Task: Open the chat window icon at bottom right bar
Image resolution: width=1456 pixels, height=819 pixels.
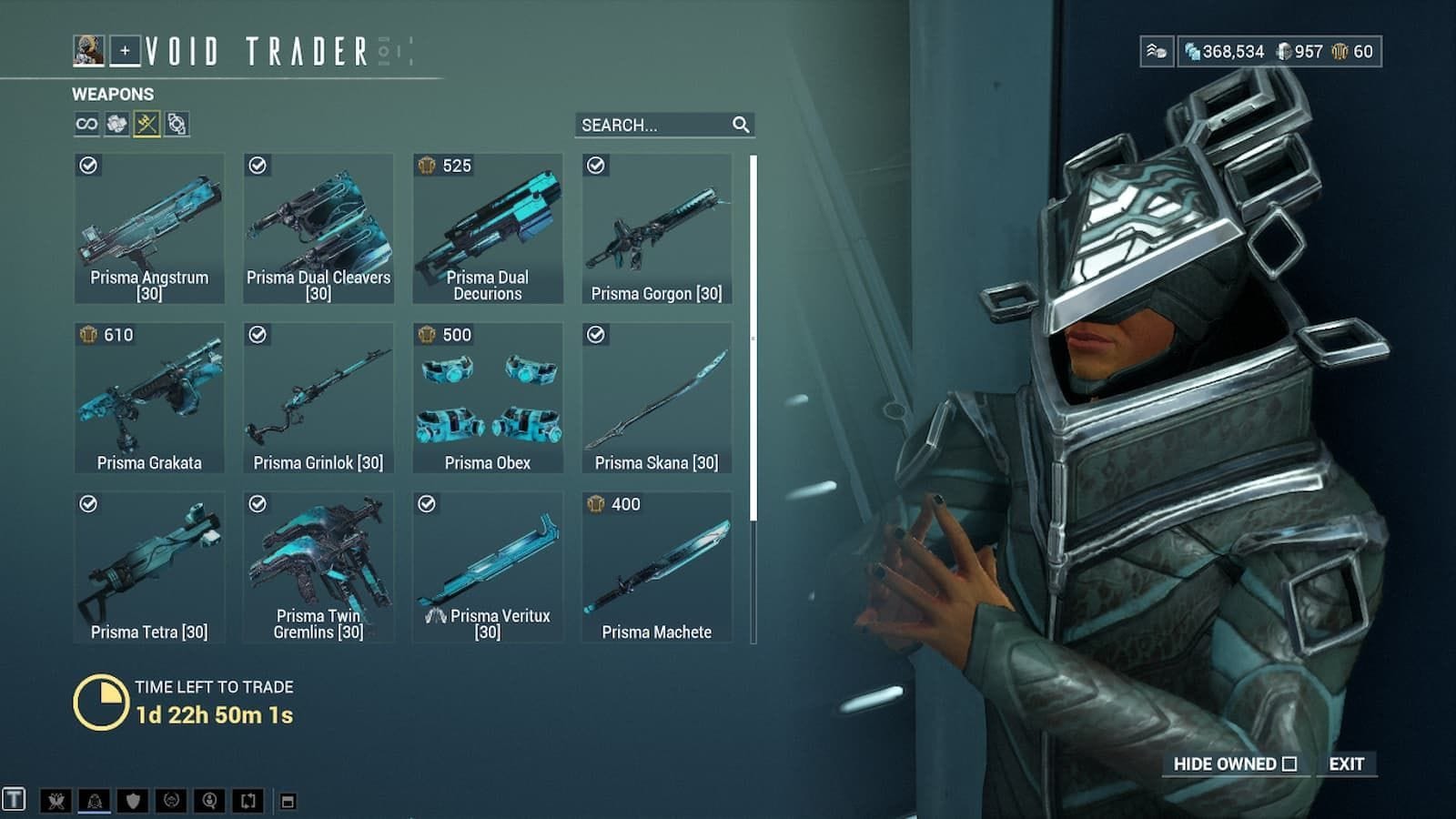Action: pos(288,801)
